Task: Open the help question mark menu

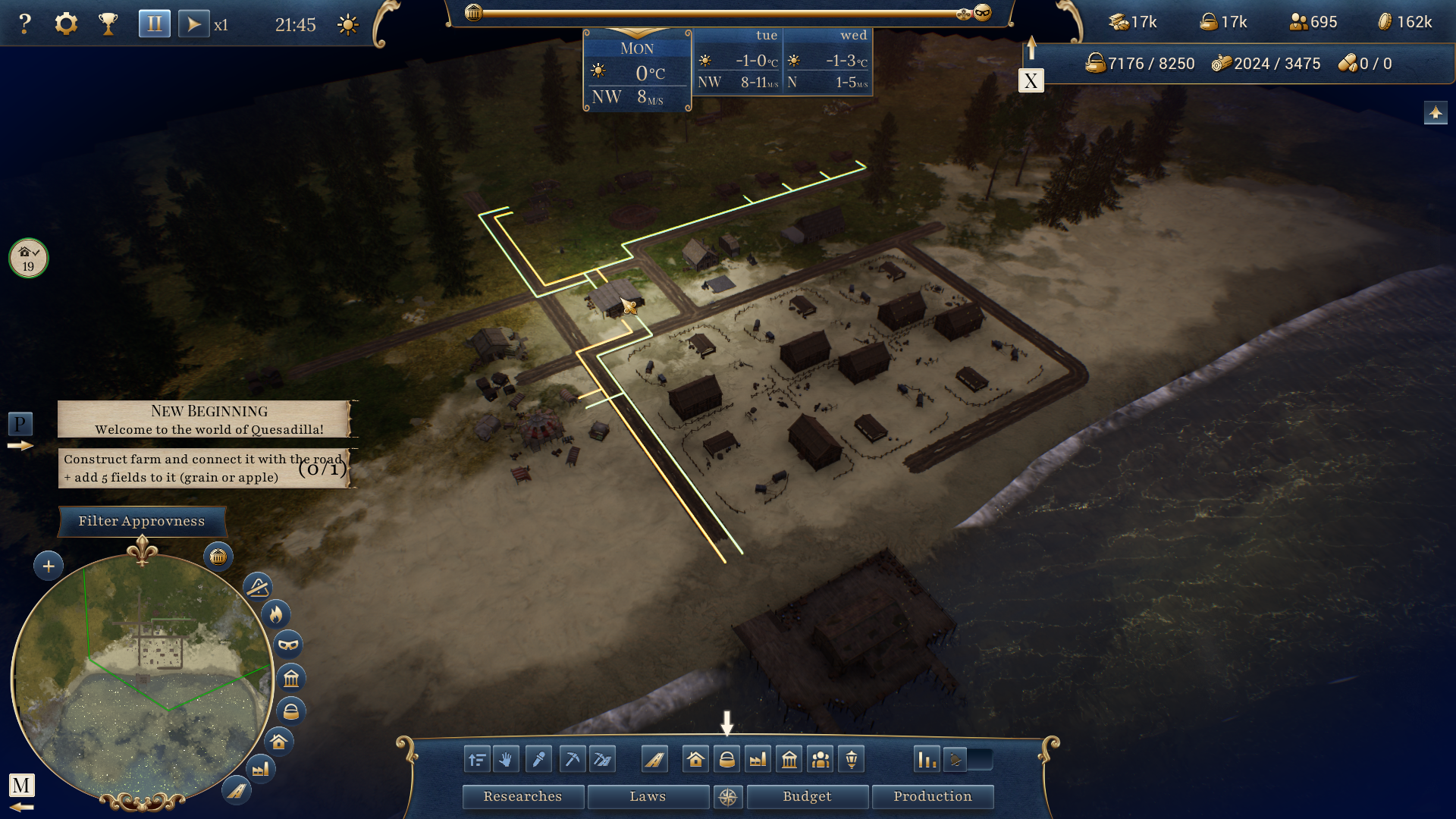Action: (x=25, y=24)
